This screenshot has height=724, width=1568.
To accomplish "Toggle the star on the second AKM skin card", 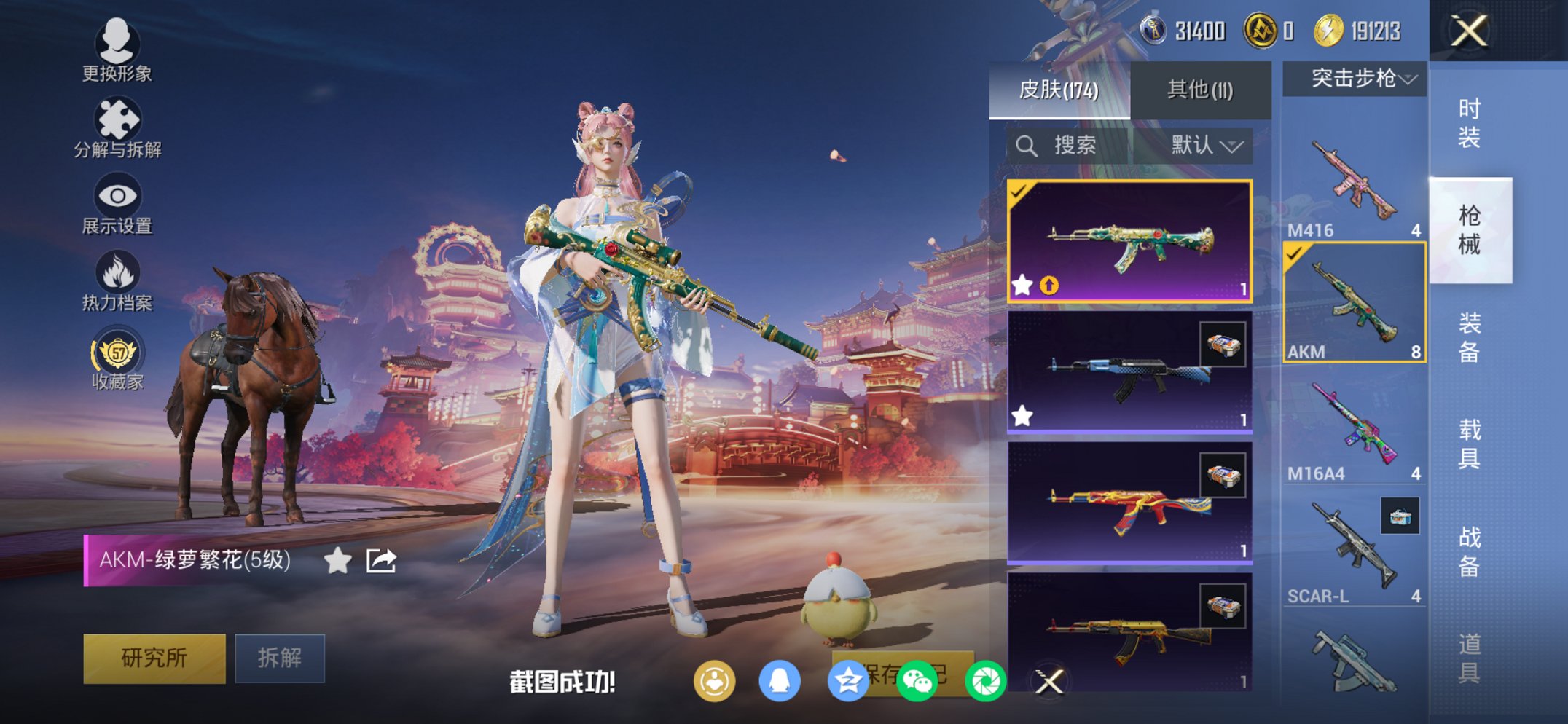I will point(1023,415).
